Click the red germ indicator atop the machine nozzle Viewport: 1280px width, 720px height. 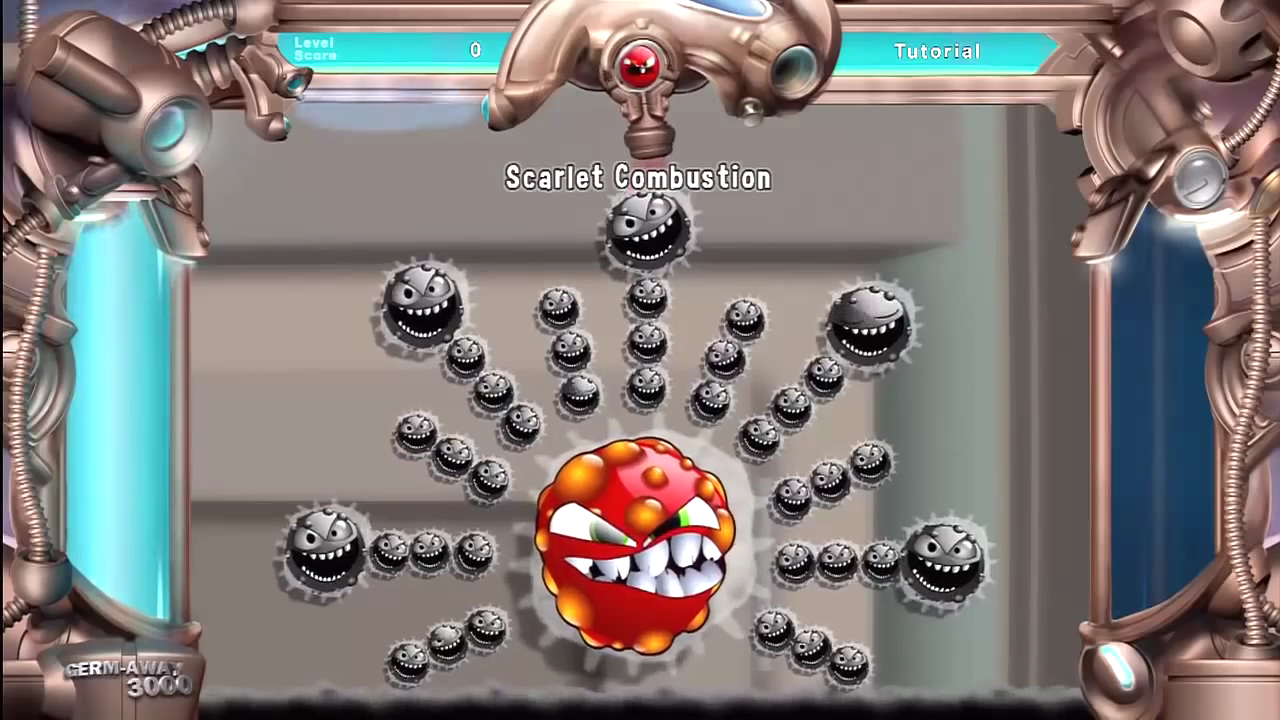click(640, 62)
